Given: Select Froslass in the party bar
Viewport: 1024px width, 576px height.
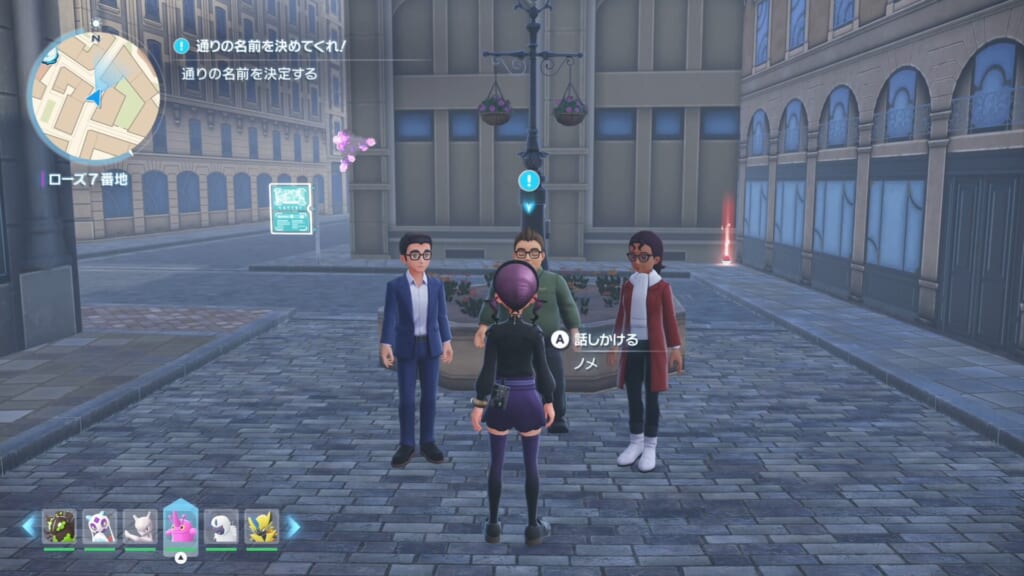Looking at the screenshot, I should click(x=100, y=527).
